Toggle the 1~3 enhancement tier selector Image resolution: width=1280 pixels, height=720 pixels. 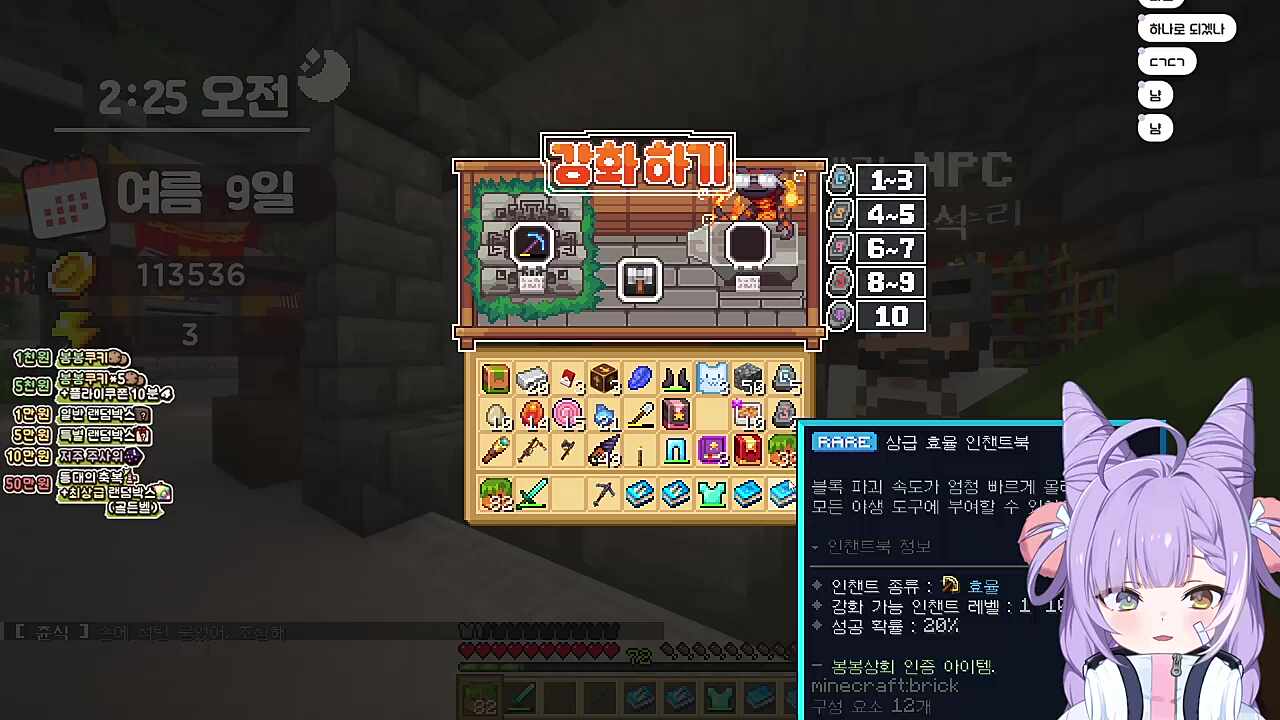(888, 178)
